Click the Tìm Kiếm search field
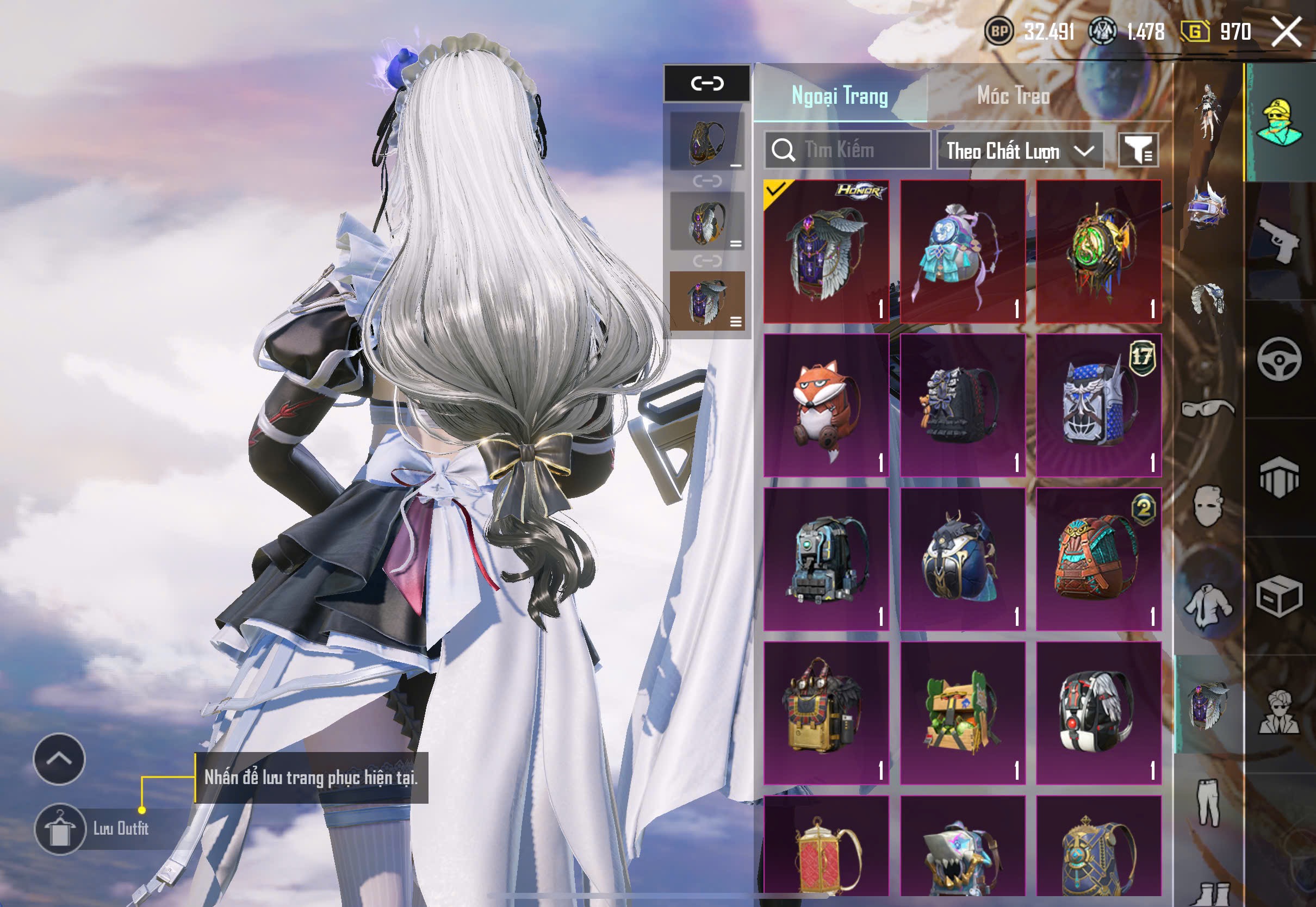 click(x=848, y=150)
